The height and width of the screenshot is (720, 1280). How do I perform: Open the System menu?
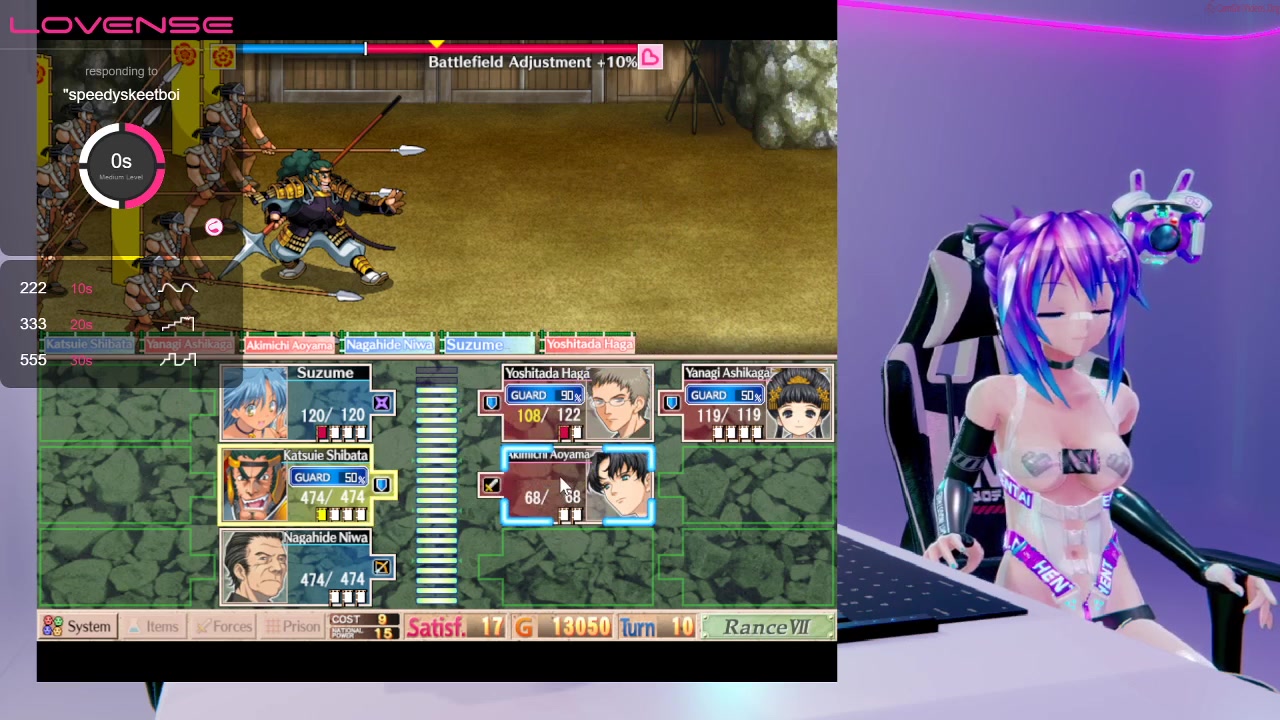point(77,627)
